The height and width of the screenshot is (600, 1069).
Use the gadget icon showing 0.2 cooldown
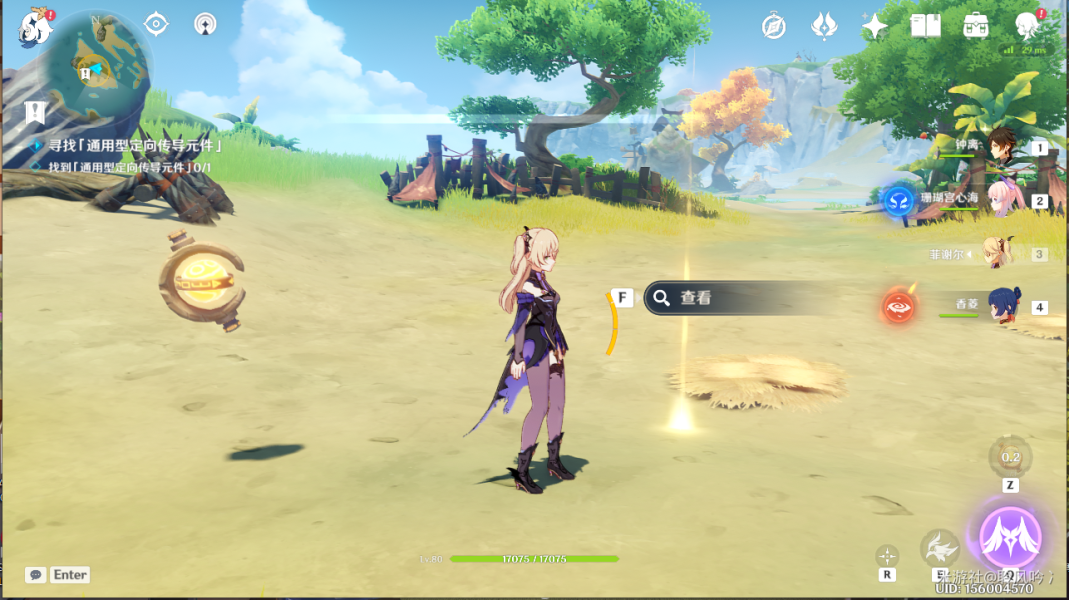(1010, 457)
